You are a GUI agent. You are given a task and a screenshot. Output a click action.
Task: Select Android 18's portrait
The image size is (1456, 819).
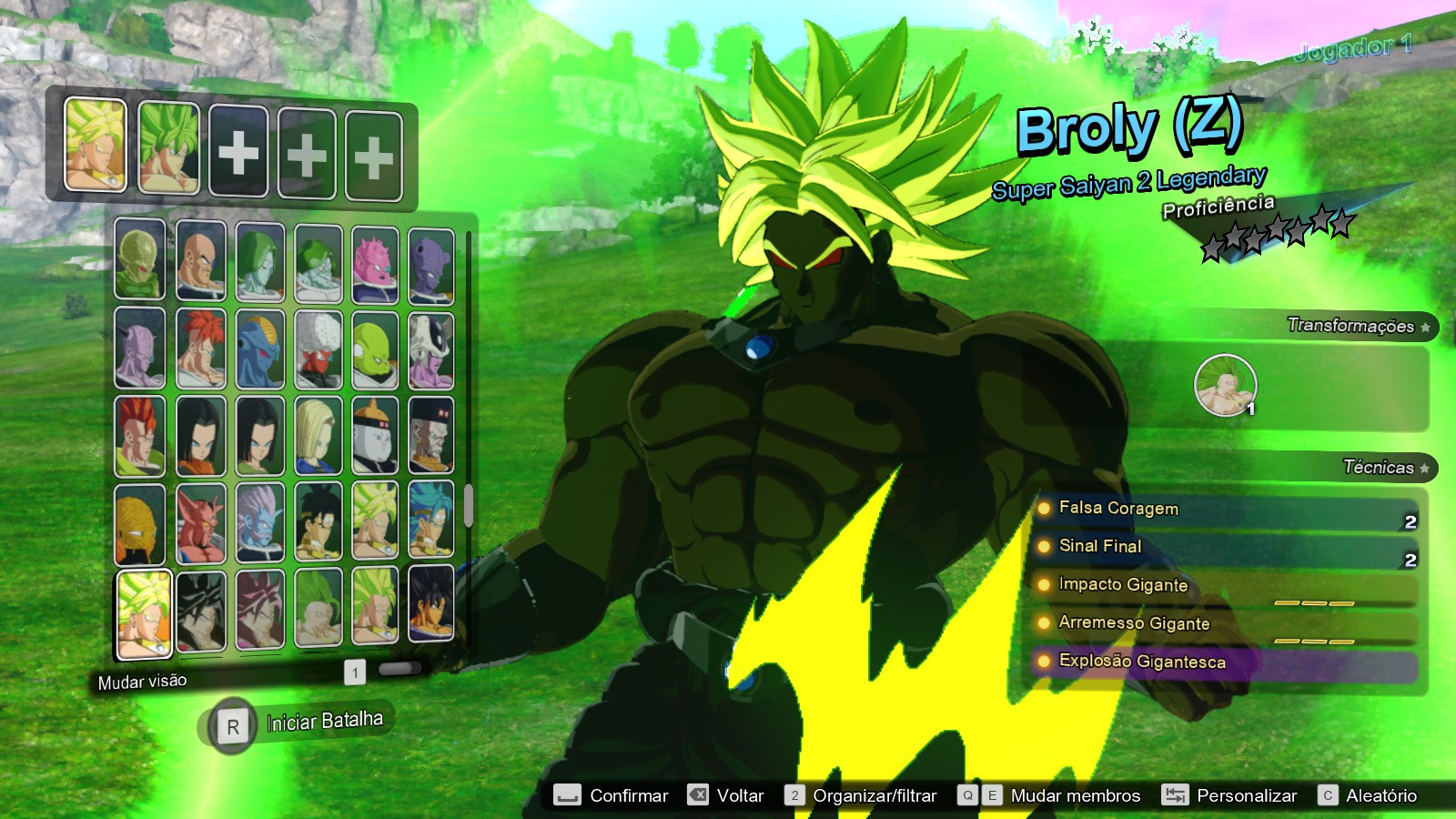[x=316, y=434]
